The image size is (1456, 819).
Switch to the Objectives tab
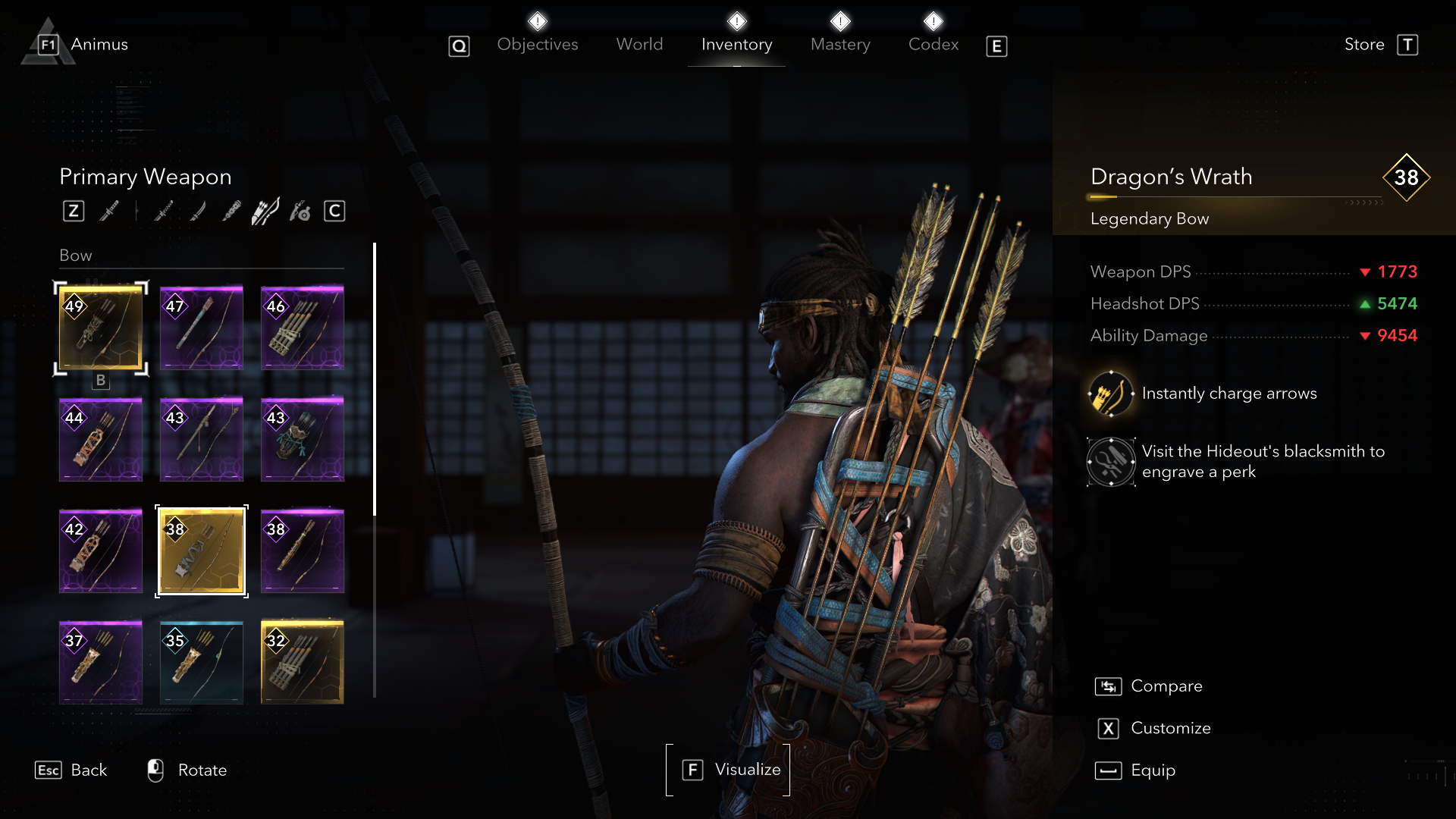[537, 45]
